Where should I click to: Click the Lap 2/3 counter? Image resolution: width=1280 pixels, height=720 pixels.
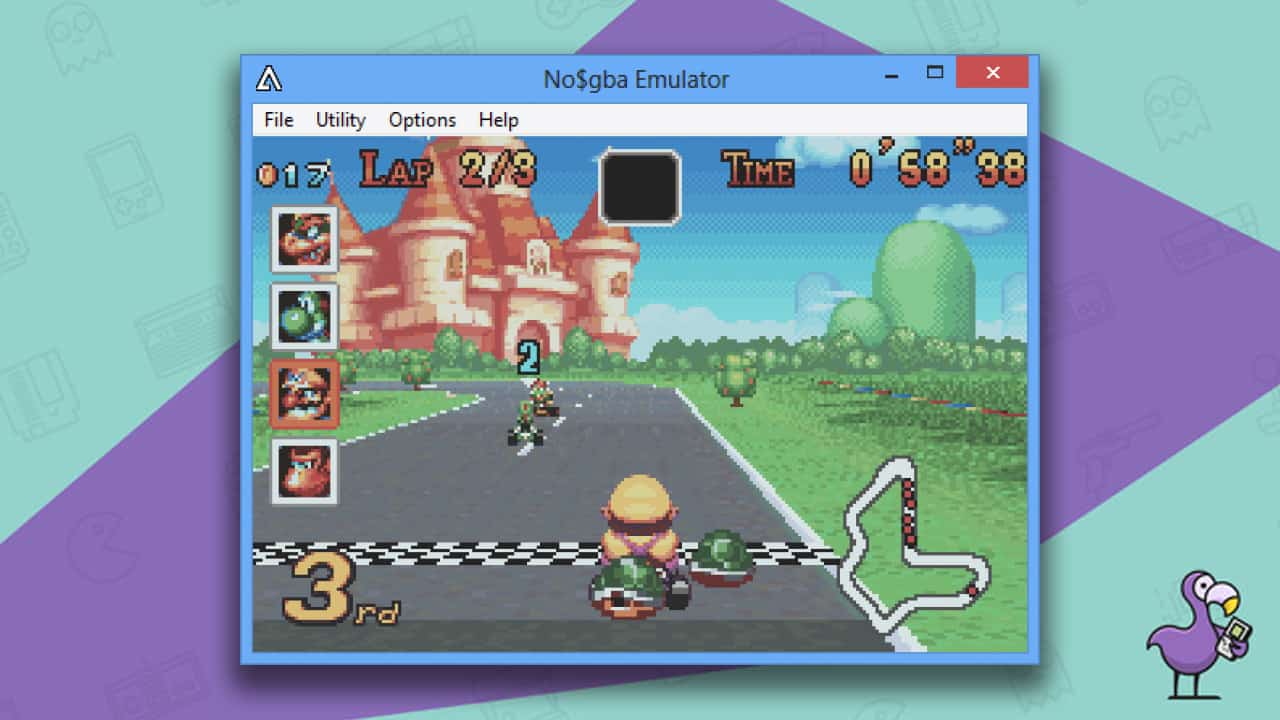tap(449, 170)
